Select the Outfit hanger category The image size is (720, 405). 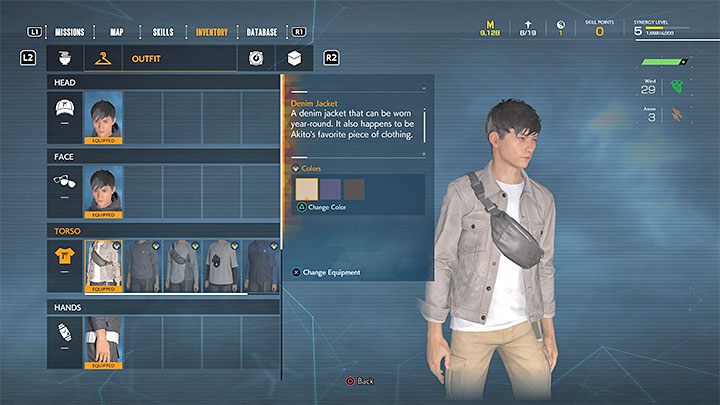click(x=102, y=59)
